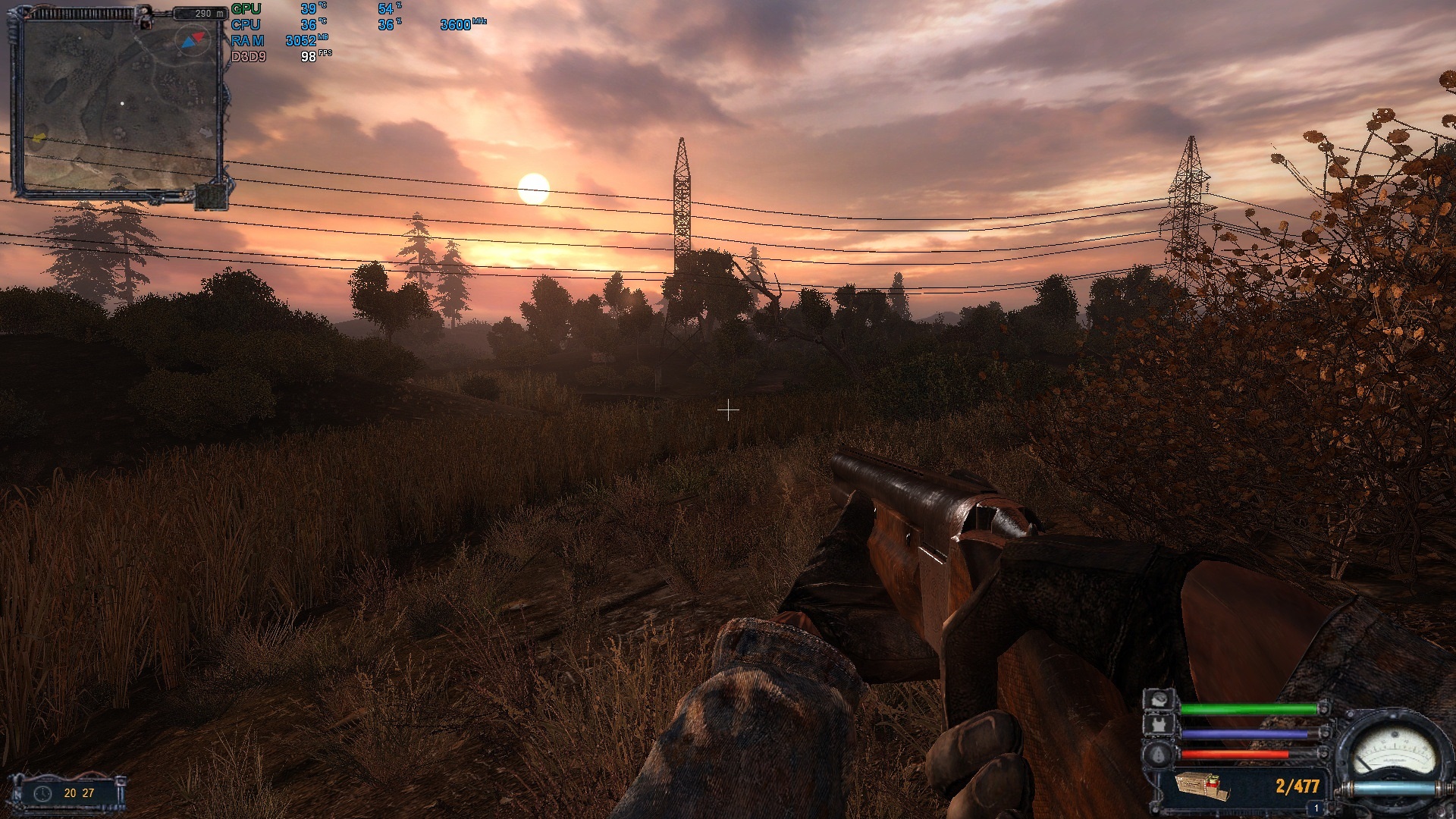Click the head-shaped health icon
The height and width of the screenshot is (819, 1456).
1159,699
